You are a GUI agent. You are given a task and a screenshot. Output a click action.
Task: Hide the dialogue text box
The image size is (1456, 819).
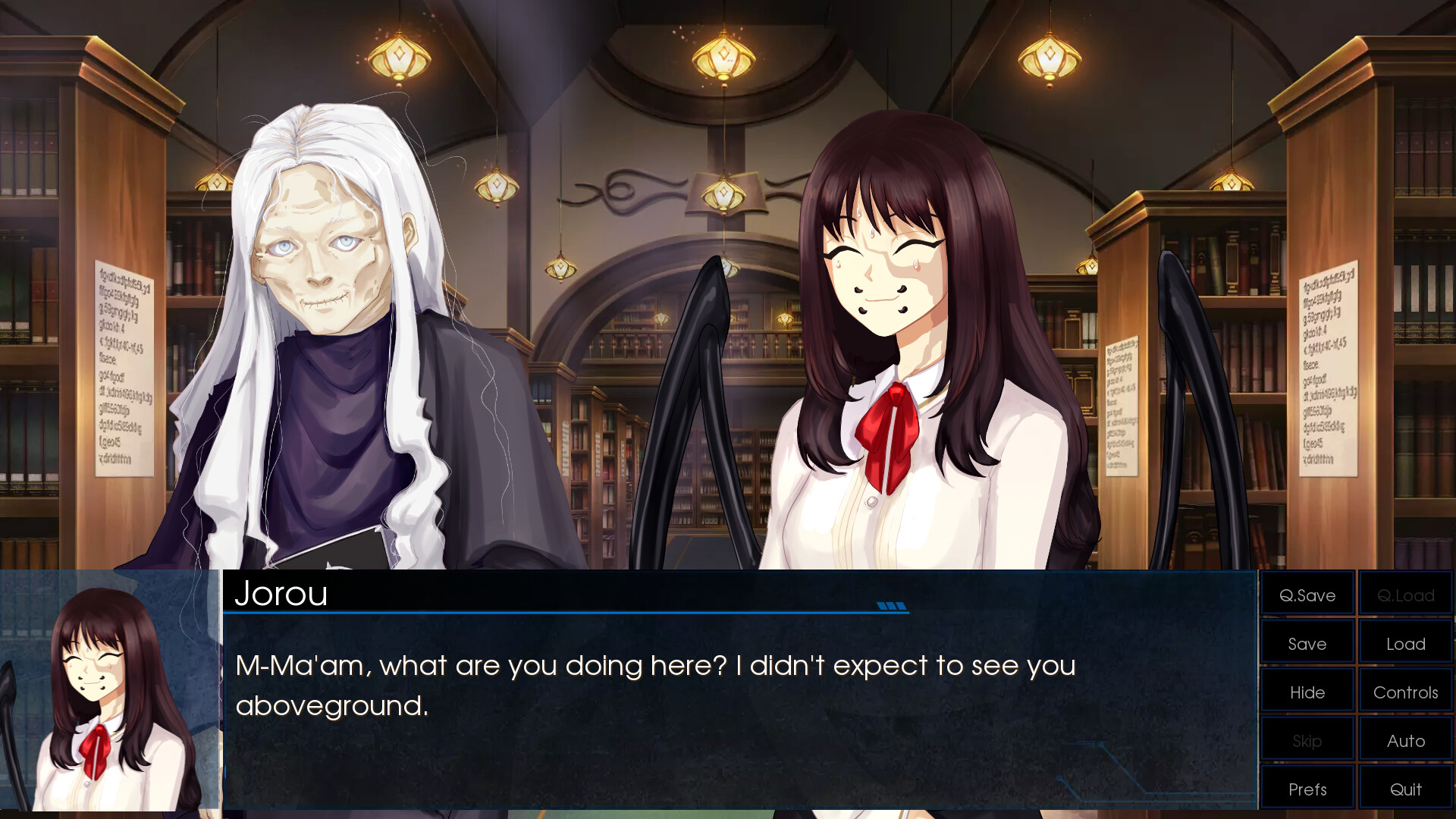tap(1307, 692)
